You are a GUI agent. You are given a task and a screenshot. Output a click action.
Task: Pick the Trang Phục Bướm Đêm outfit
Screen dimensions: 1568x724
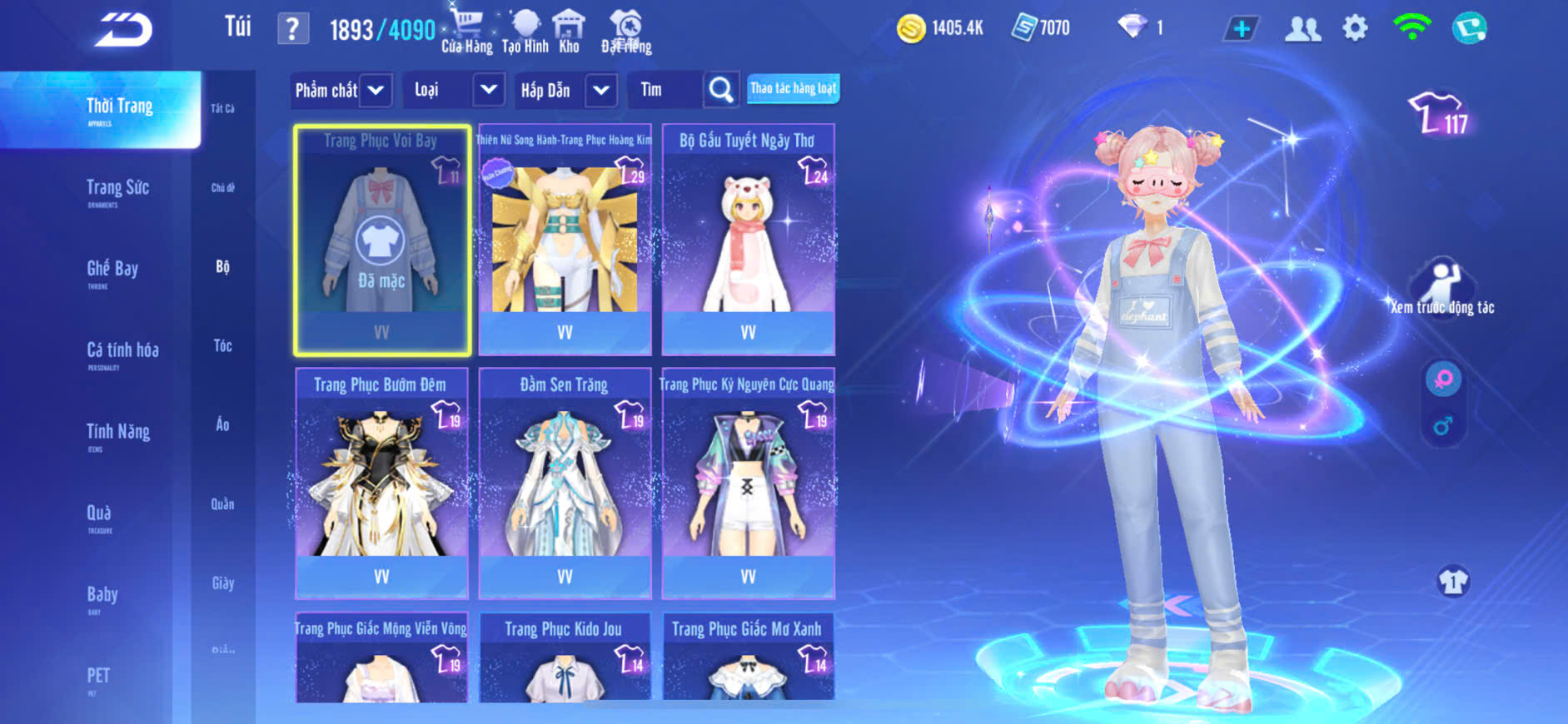pyautogui.click(x=381, y=483)
